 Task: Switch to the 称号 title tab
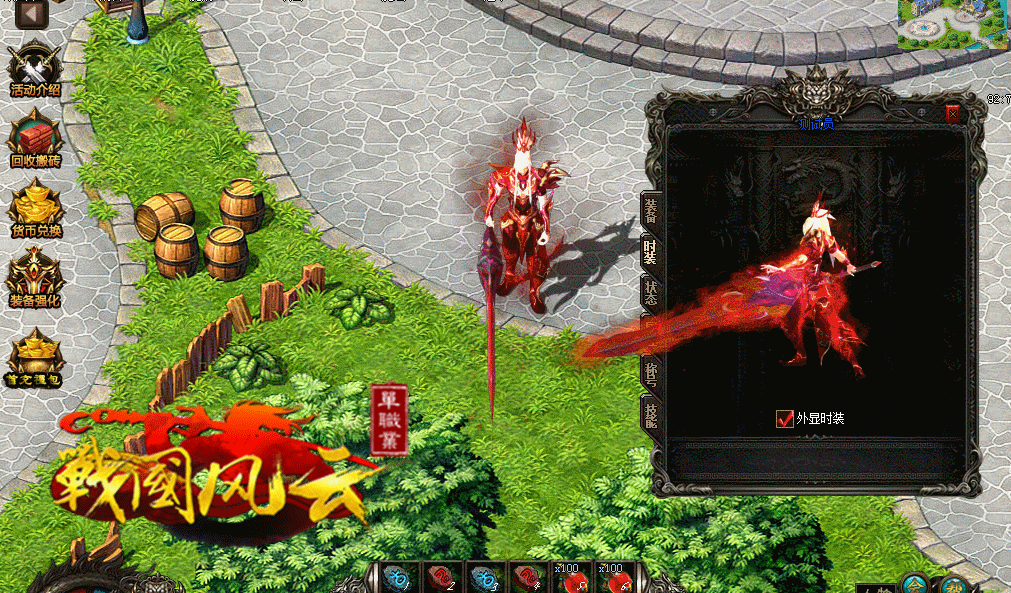pos(651,372)
